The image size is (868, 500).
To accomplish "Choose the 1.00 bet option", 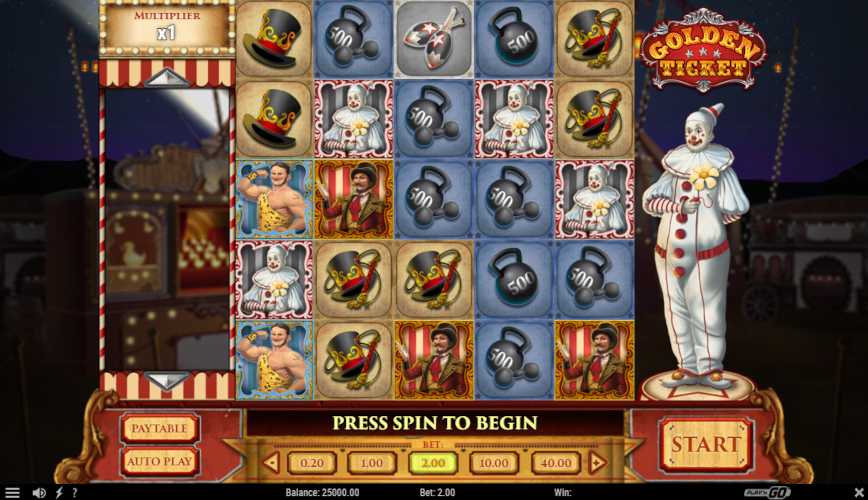I will pos(372,463).
